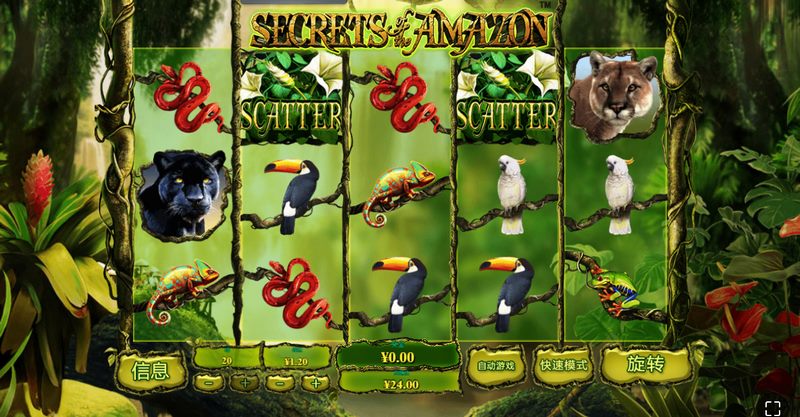Open the 信息 info paytable

151,370
